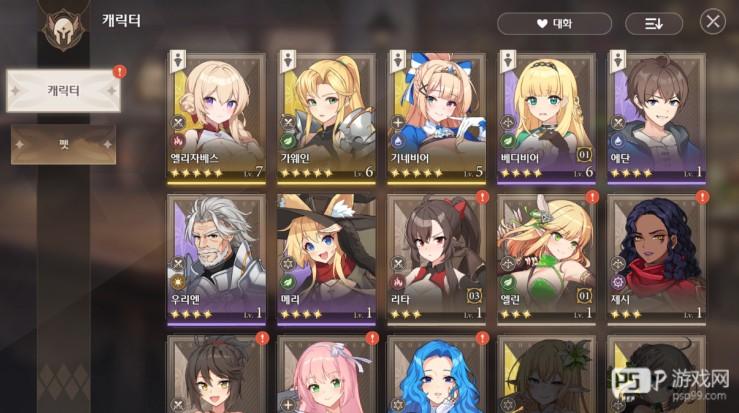Select the 에단 character card
The width and height of the screenshot is (739, 413).
coord(656,117)
